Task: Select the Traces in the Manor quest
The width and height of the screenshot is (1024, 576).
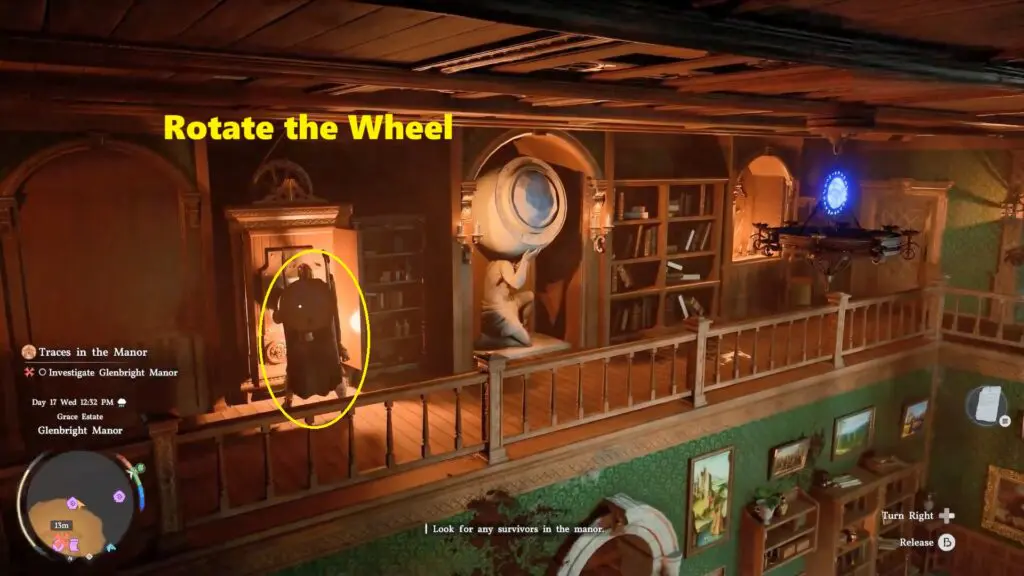Action: (92, 352)
